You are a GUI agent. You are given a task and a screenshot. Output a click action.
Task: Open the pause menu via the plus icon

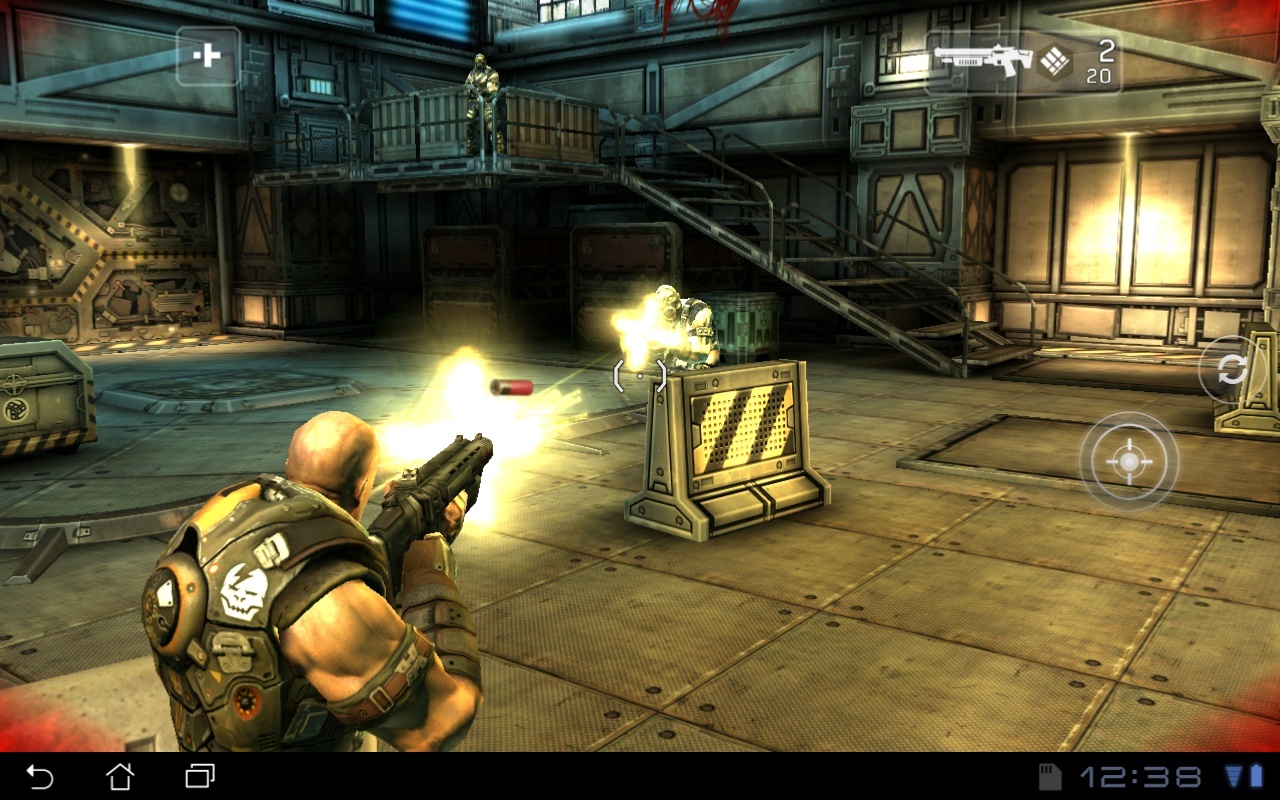pos(207,55)
